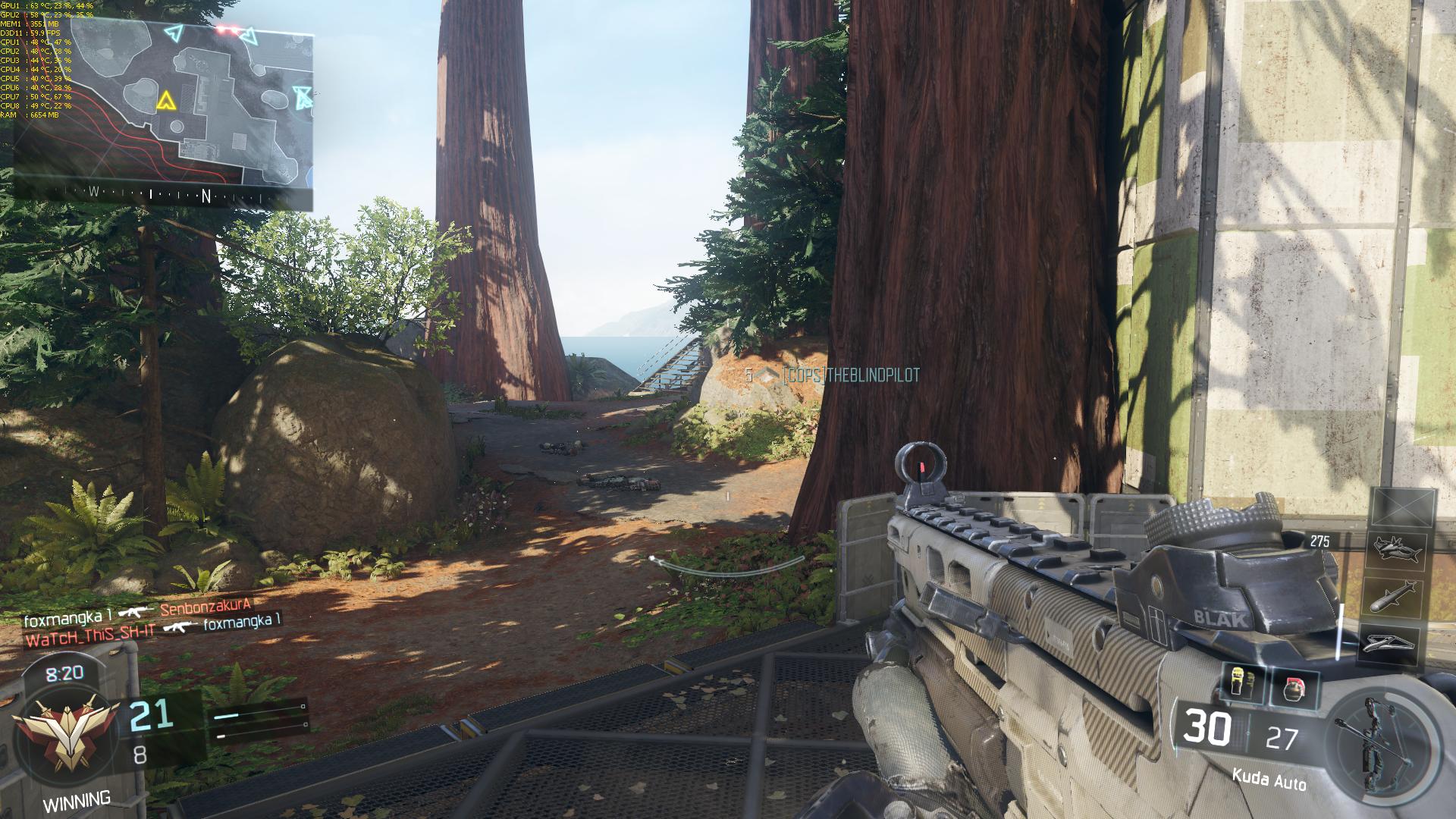
Task: Select the yellow player arrow on the minimap
Action: (x=165, y=100)
